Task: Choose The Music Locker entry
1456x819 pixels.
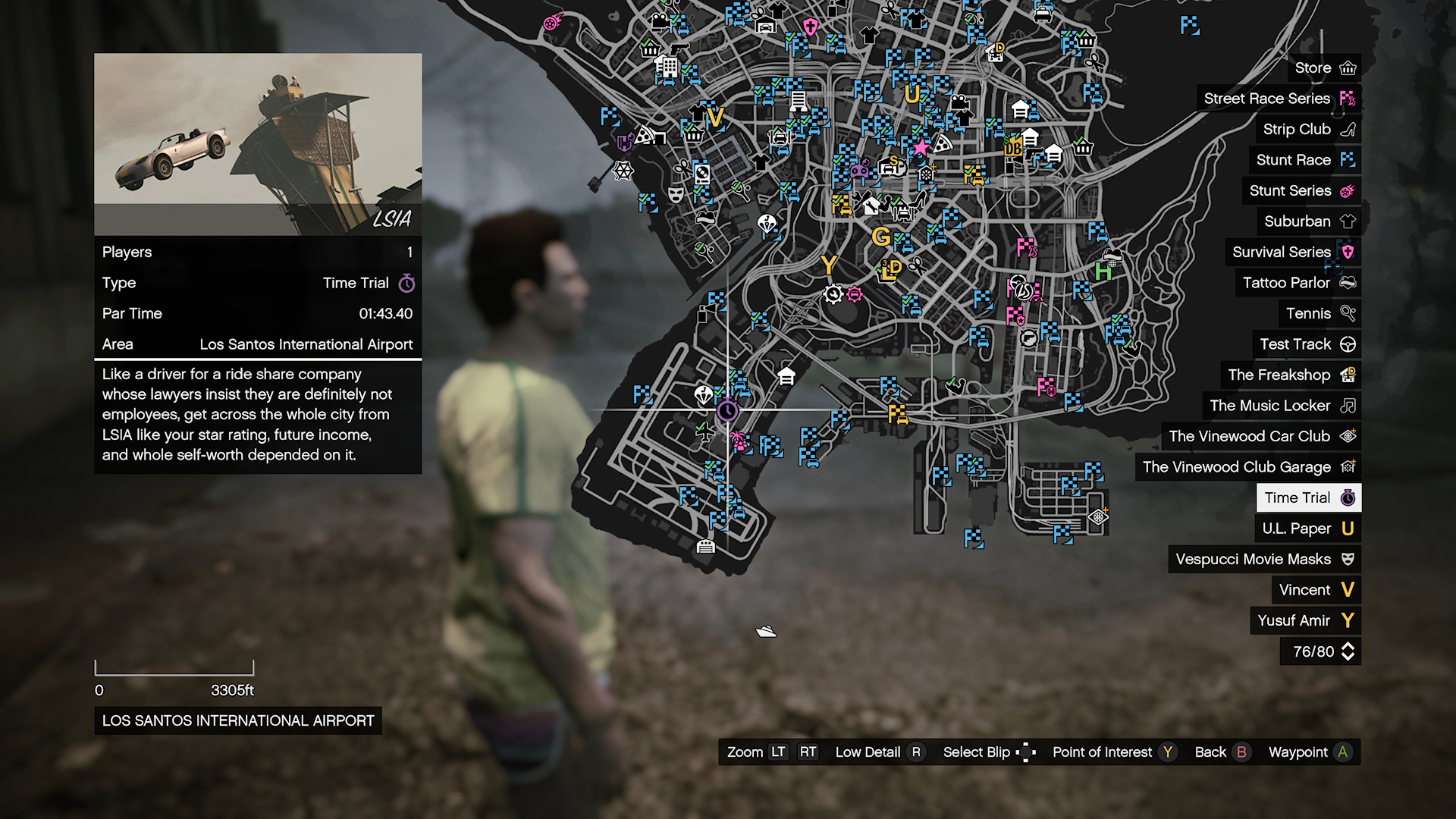Action: [1282, 406]
